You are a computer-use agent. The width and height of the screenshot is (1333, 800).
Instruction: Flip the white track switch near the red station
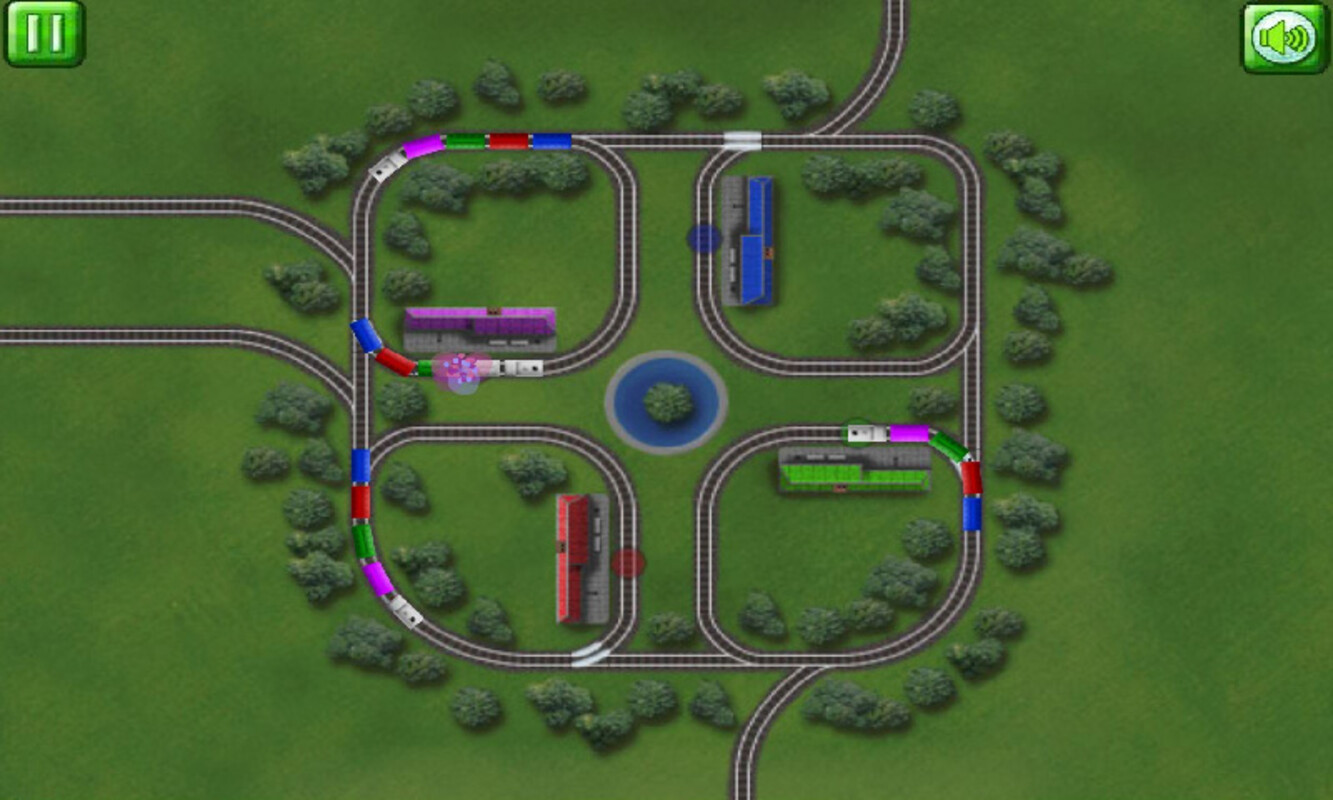point(590,655)
